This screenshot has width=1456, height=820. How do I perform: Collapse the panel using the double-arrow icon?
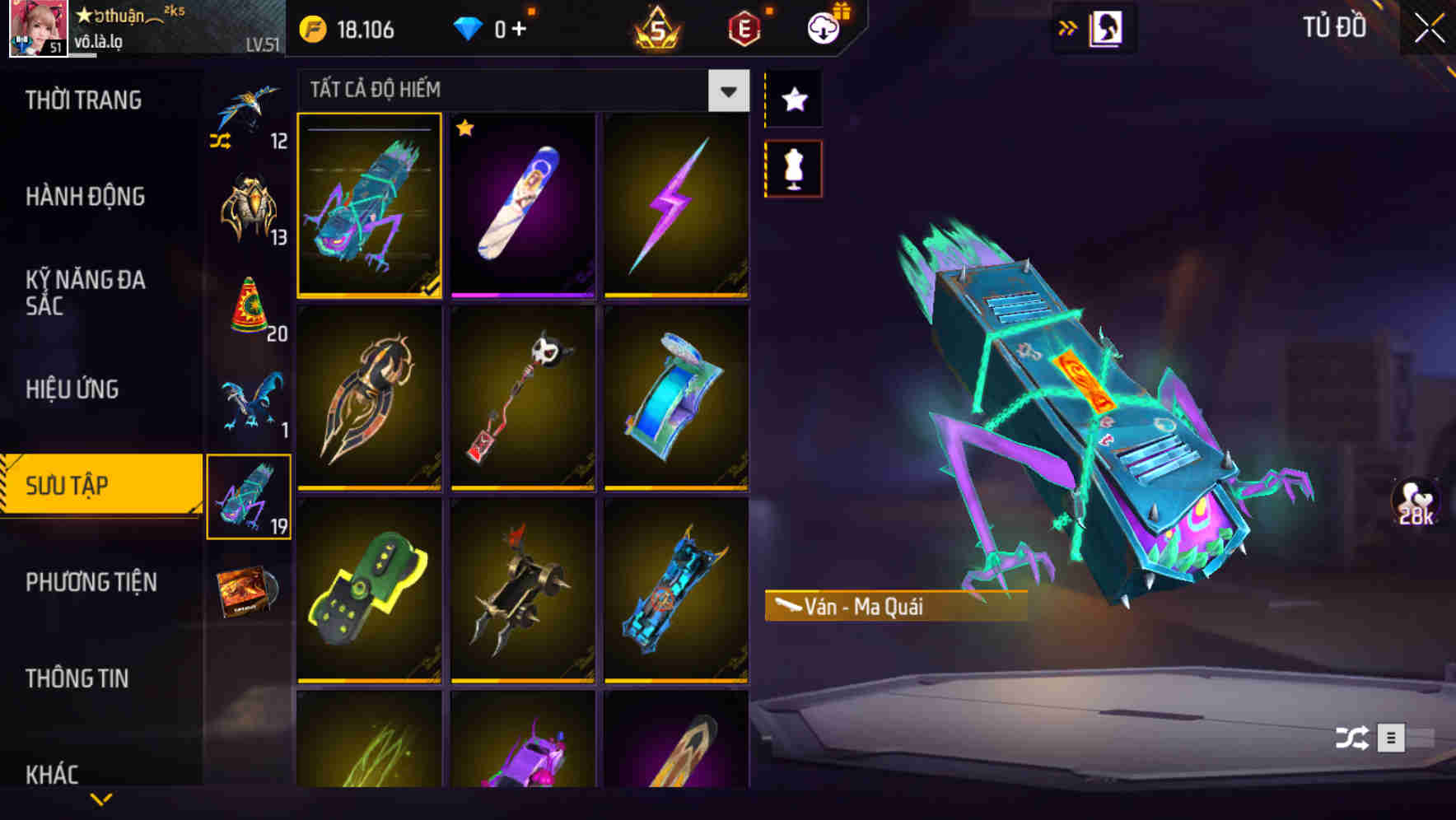(1068, 27)
